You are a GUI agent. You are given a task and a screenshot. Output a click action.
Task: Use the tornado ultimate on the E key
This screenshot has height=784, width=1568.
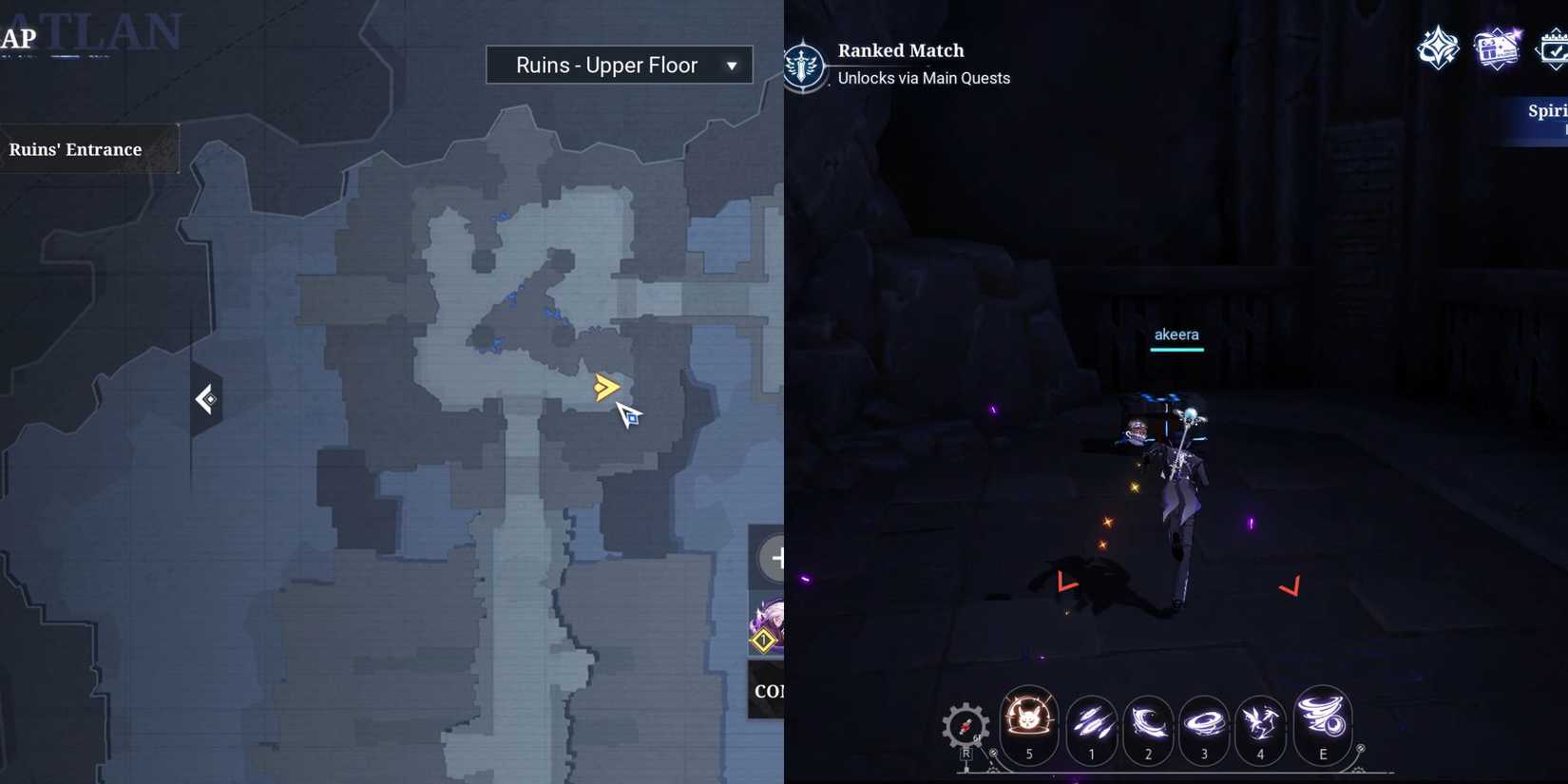(1322, 727)
